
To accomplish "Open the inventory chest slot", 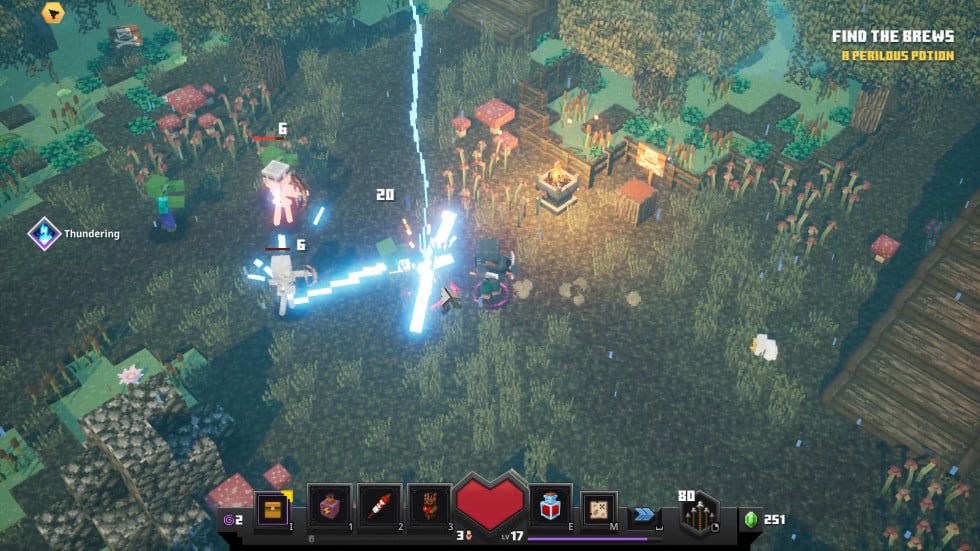I will click(272, 507).
